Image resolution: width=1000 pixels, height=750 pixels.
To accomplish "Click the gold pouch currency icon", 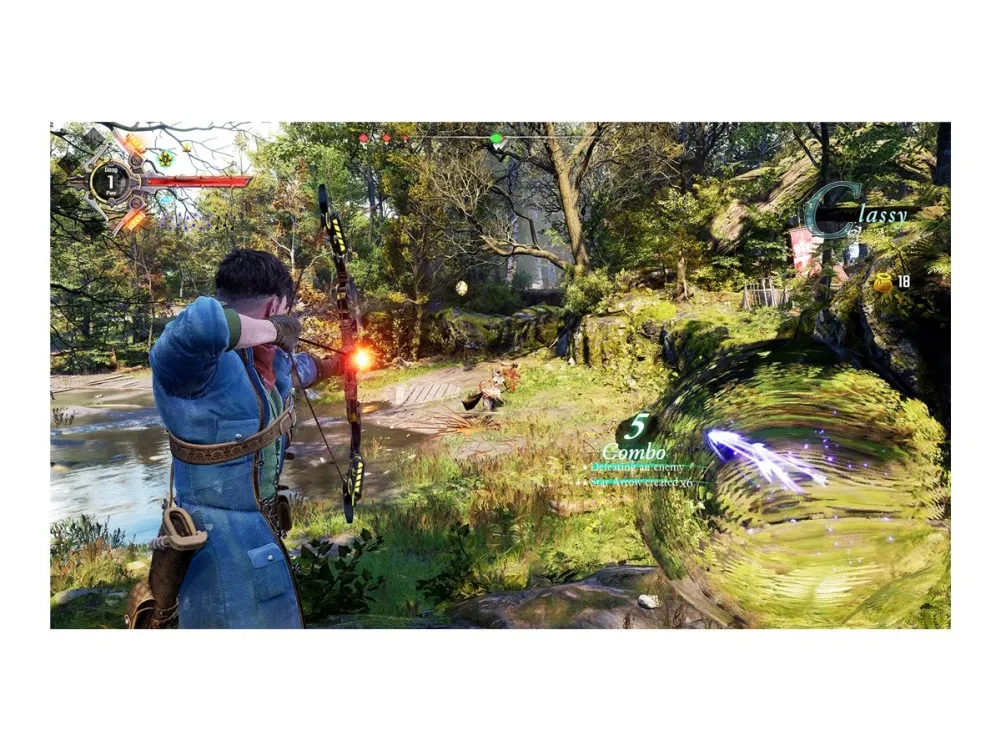I will point(882,283).
